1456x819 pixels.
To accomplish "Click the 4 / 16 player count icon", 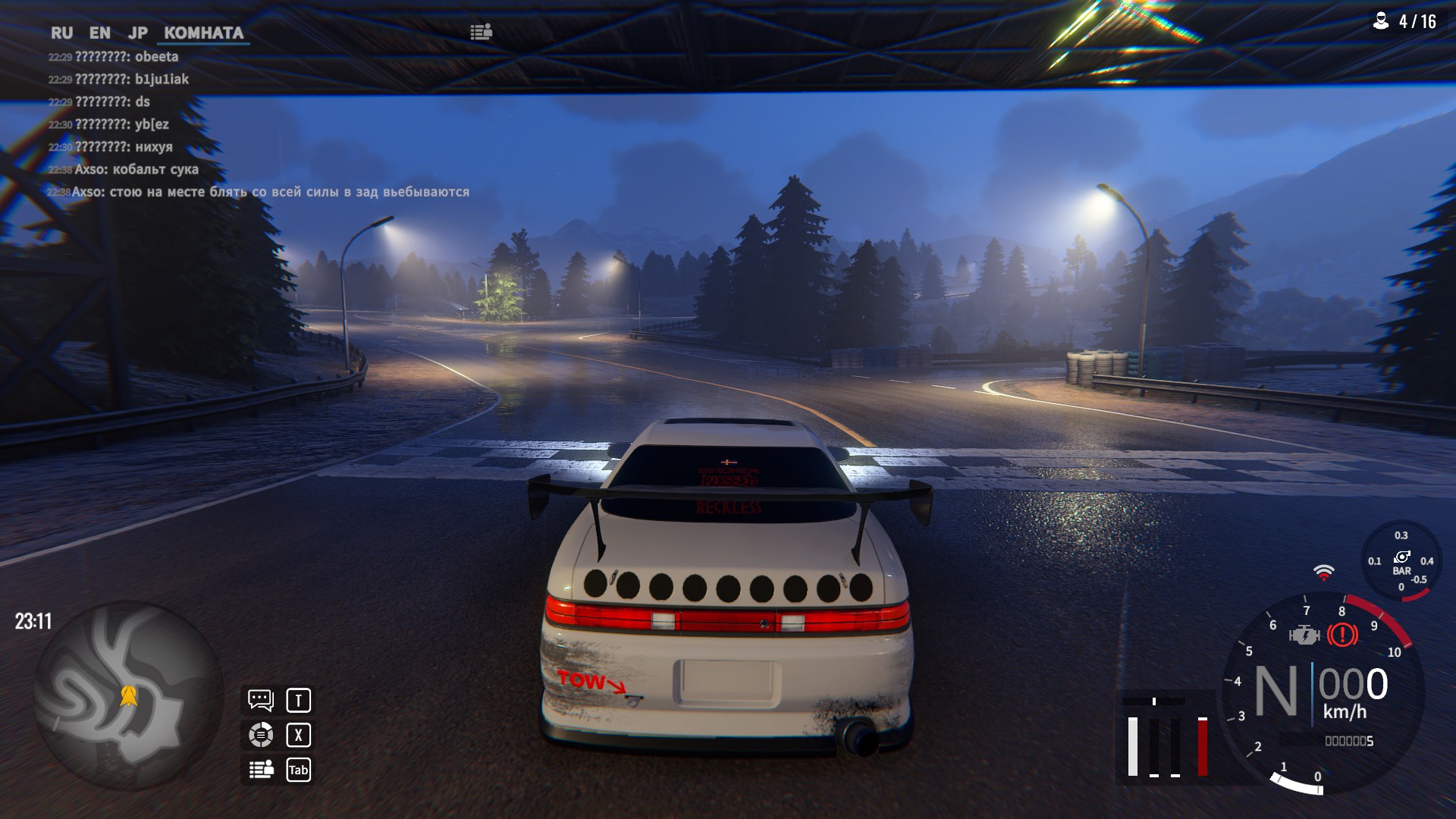I will (1381, 21).
